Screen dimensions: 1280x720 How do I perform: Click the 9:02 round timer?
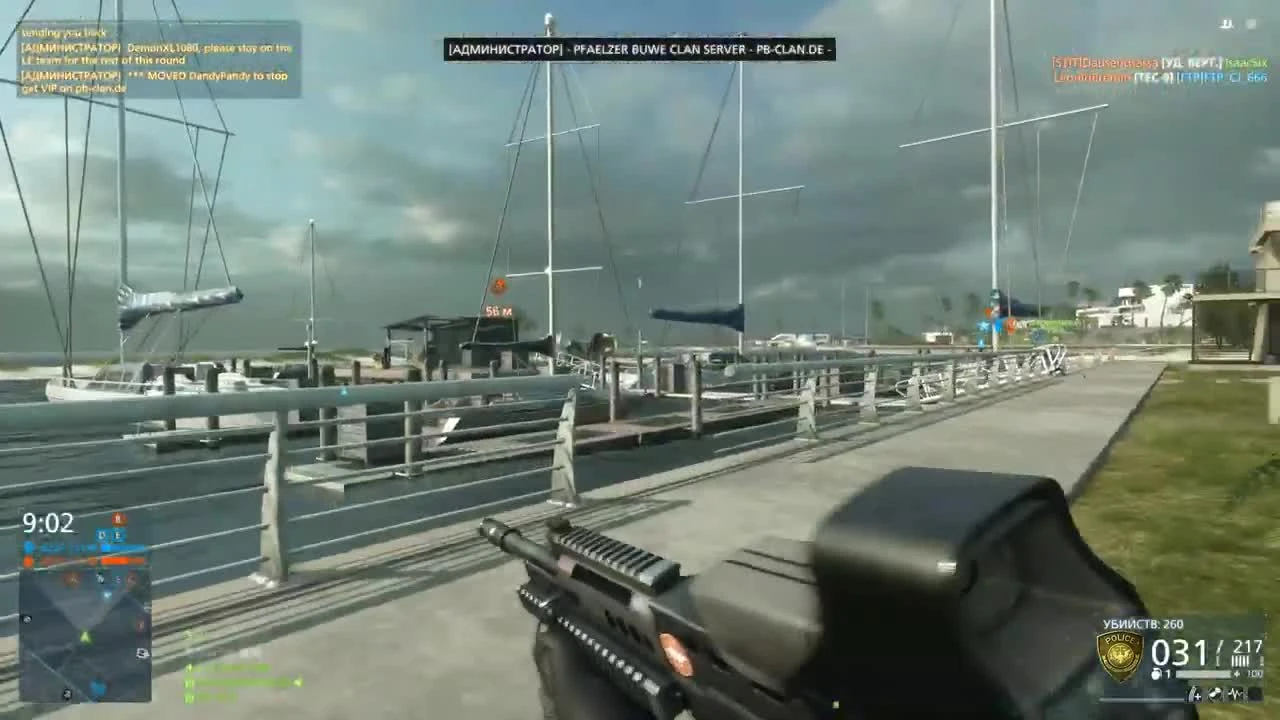(x=47, y=523)
